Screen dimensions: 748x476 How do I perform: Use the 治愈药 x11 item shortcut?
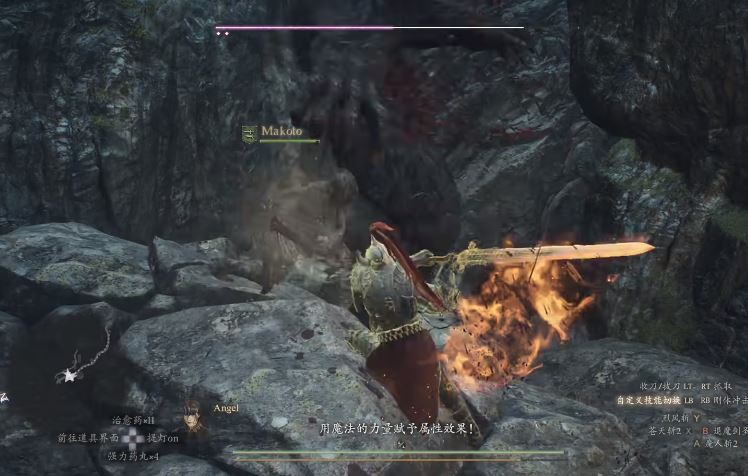(133, 420)
